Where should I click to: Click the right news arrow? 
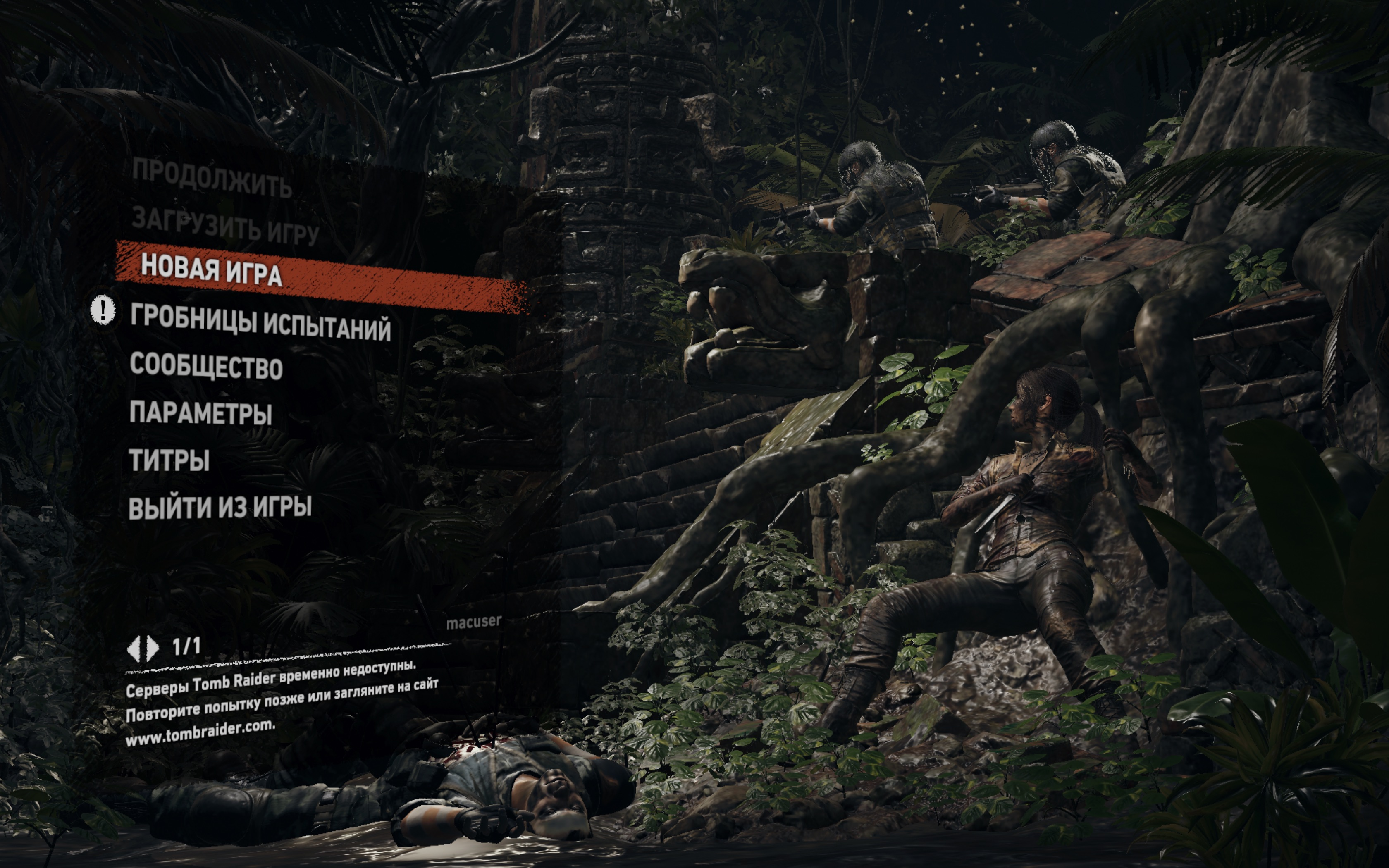[153, 649]
